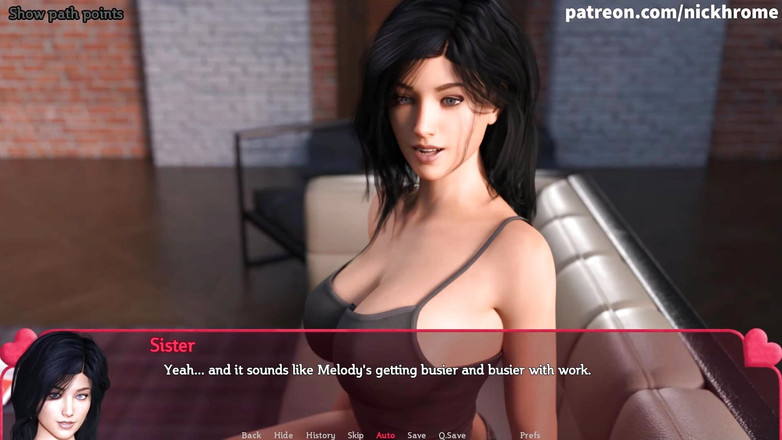Hide the dialogue interface
Screen dimensions: 782x440
point(283,435)
